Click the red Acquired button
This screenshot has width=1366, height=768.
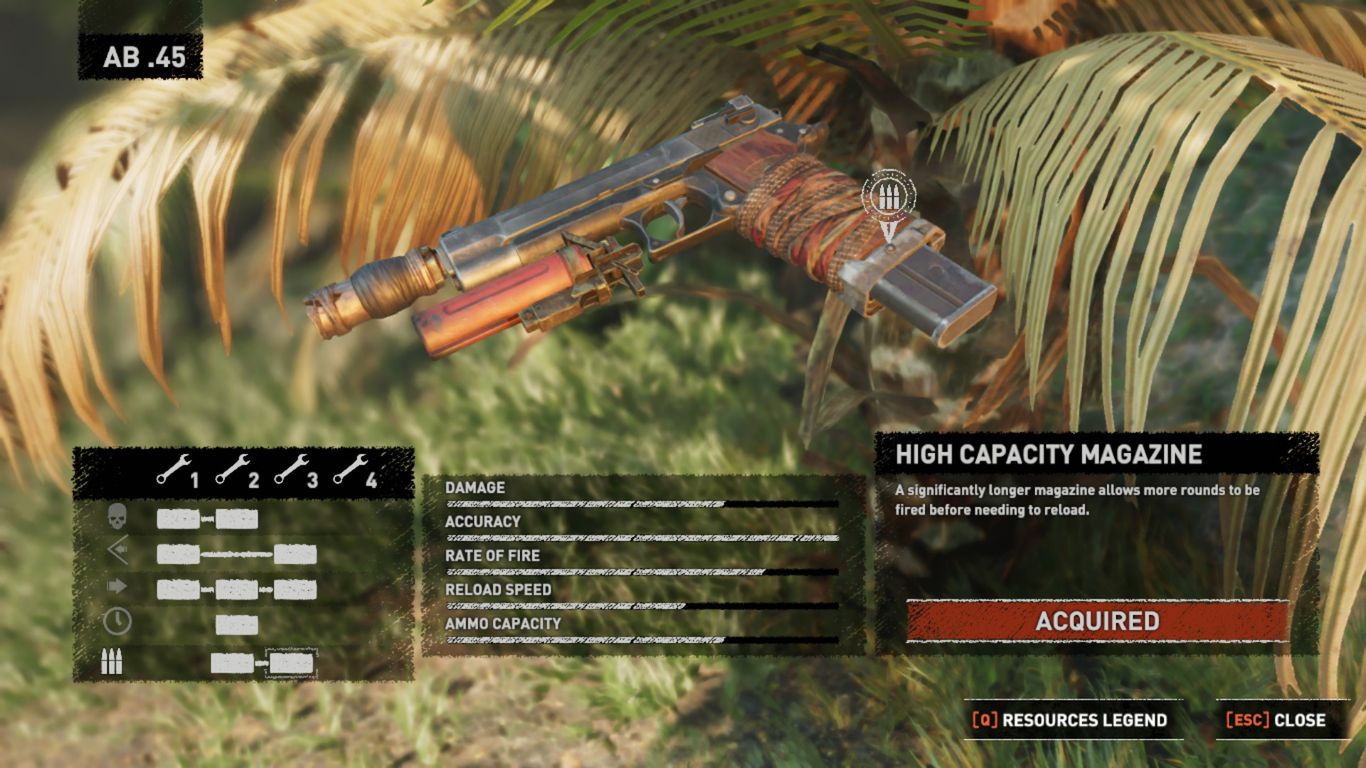click(x=1097, y=621)
